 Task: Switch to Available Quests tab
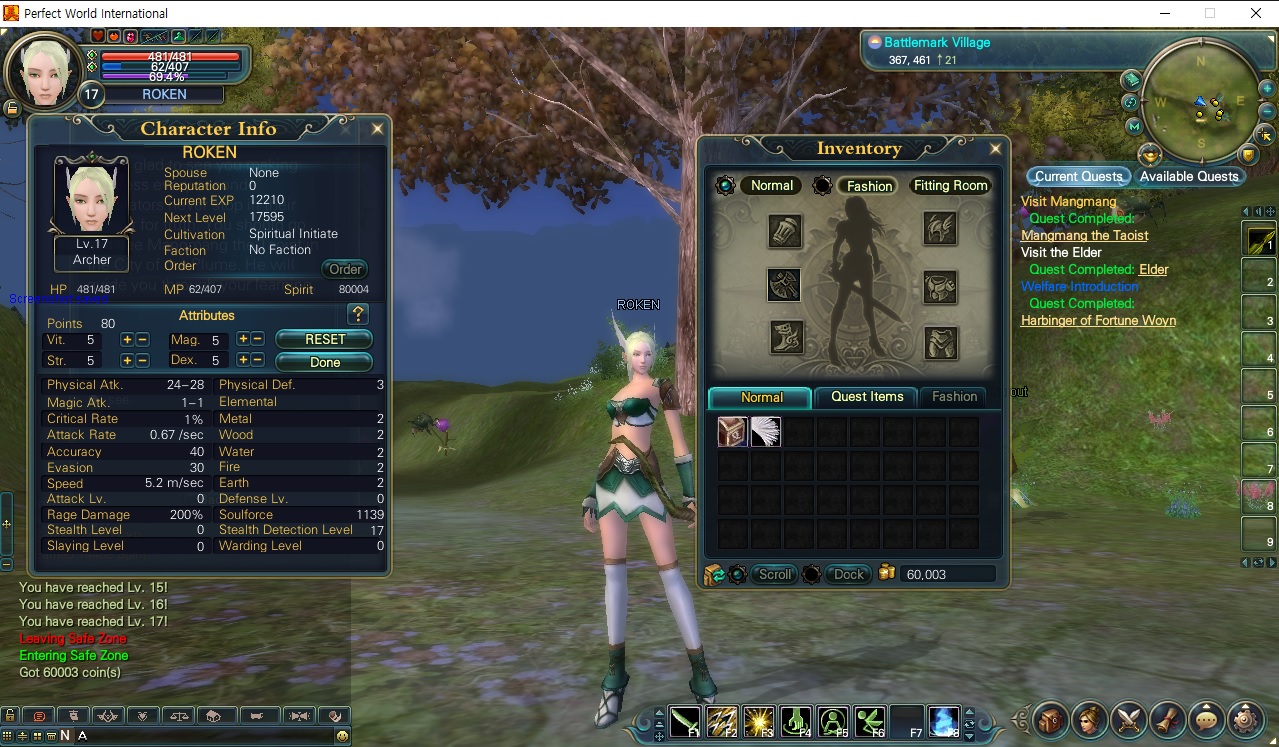[x=1189, y=177]
